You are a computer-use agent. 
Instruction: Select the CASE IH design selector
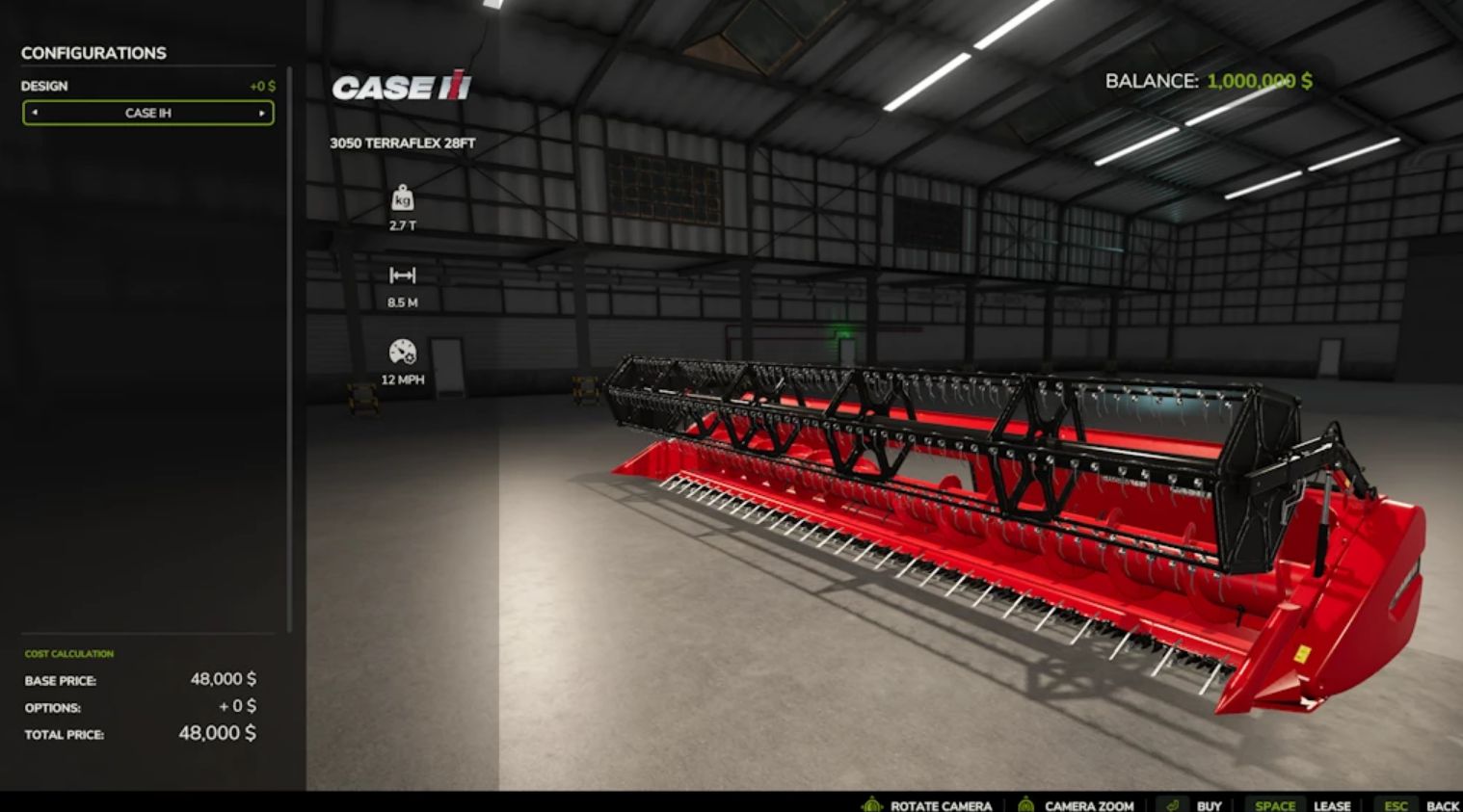click(147, 113)
